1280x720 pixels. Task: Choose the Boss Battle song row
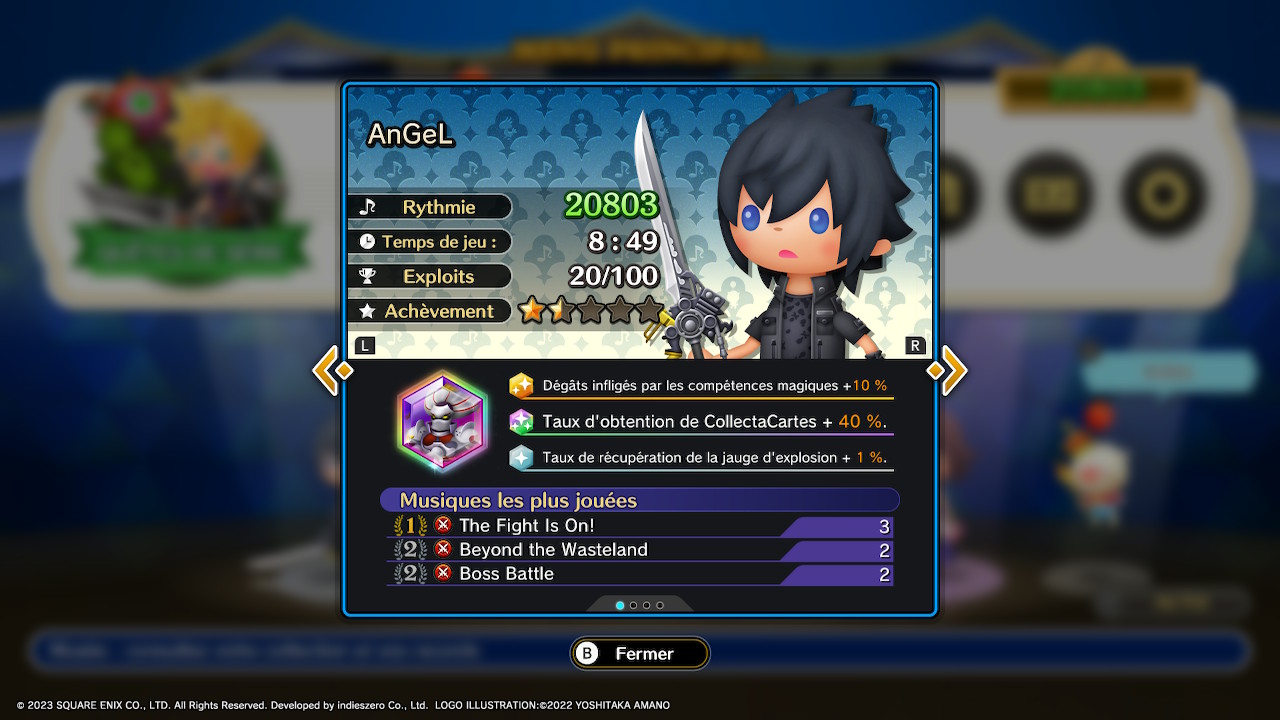coord(640,574)
